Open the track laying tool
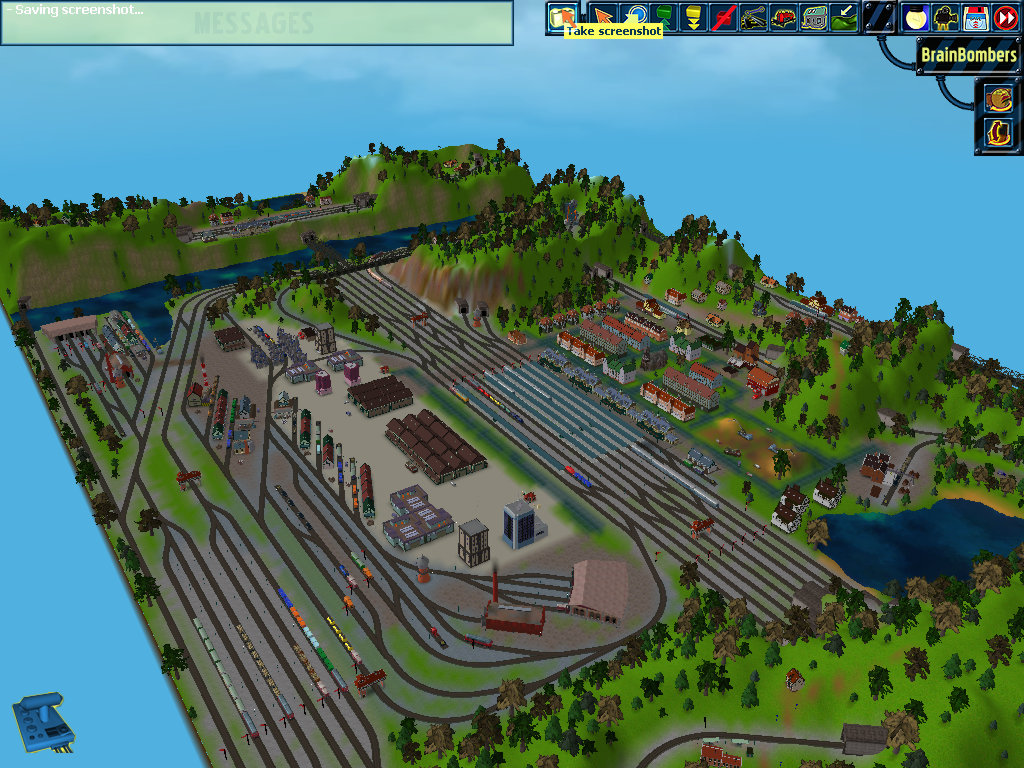The width and height of the screenshot is (1024, 768). (x=755, y=17)
